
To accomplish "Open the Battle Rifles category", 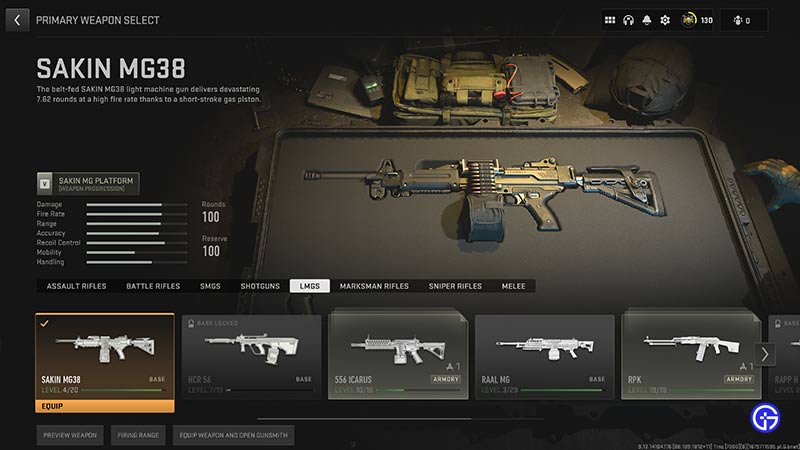I will pos(153,286).
